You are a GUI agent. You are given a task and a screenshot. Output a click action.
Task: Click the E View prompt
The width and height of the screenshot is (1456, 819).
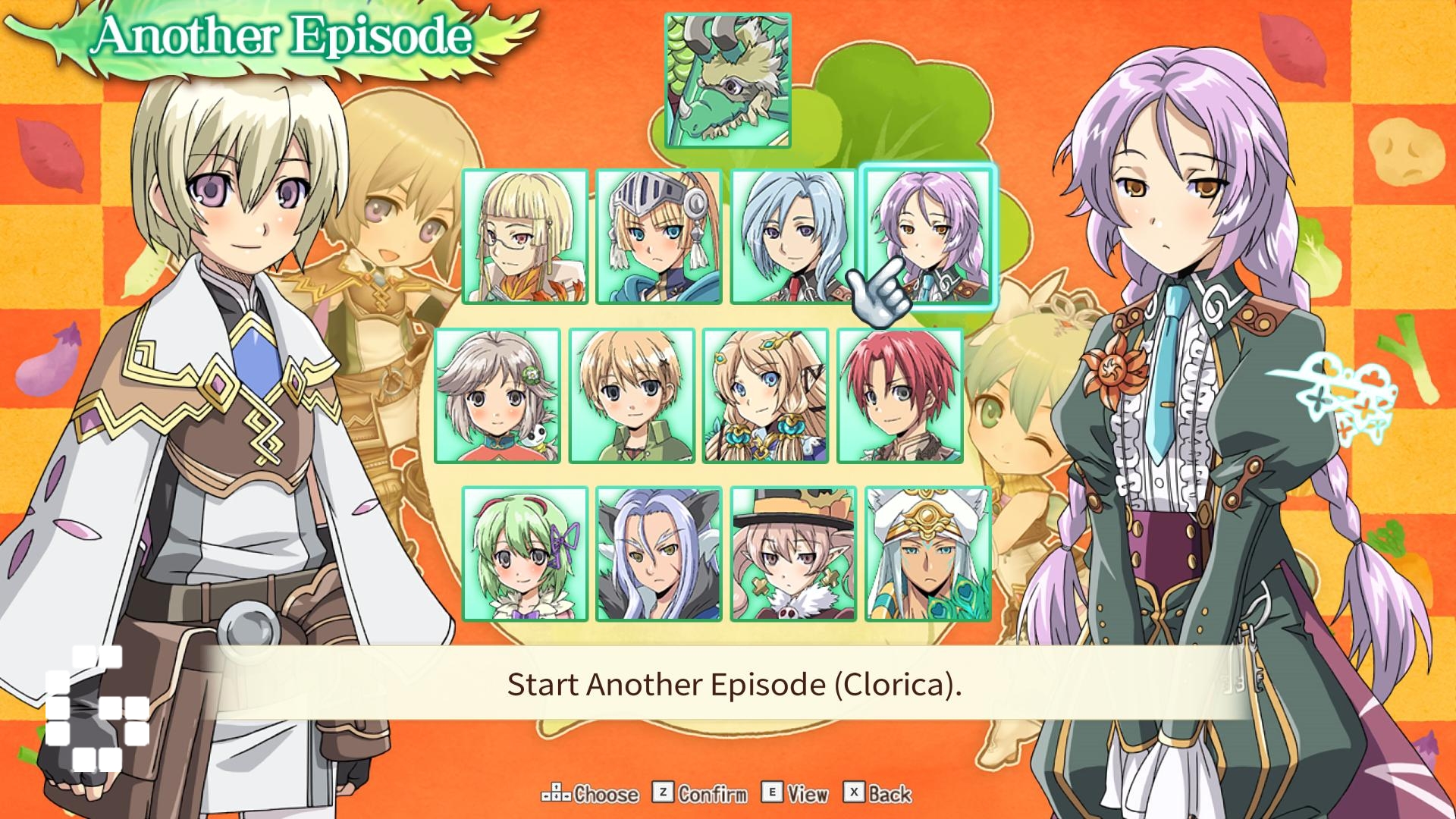(795, 795)
